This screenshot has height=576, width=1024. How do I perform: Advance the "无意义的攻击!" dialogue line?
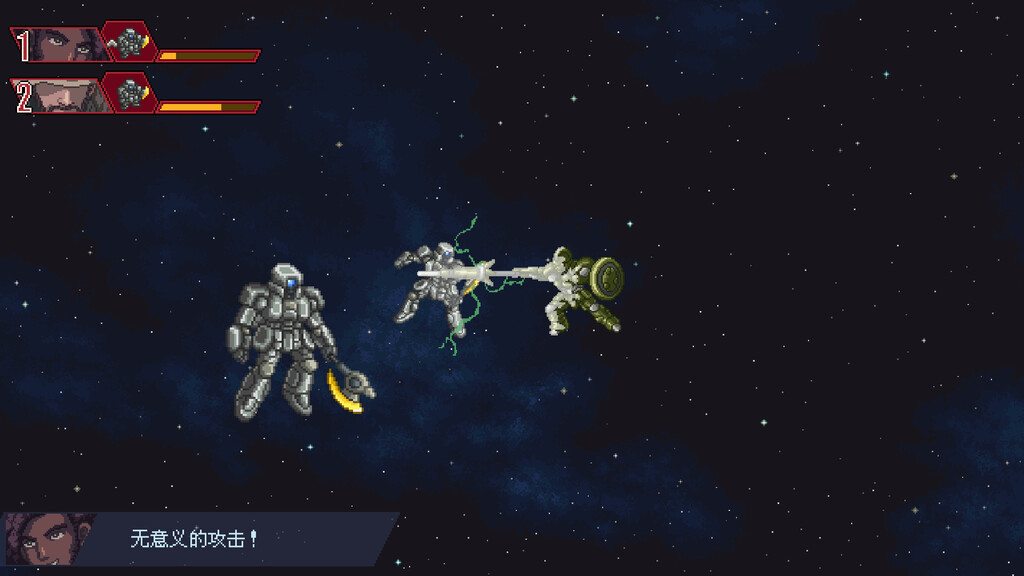click(194, 539)
